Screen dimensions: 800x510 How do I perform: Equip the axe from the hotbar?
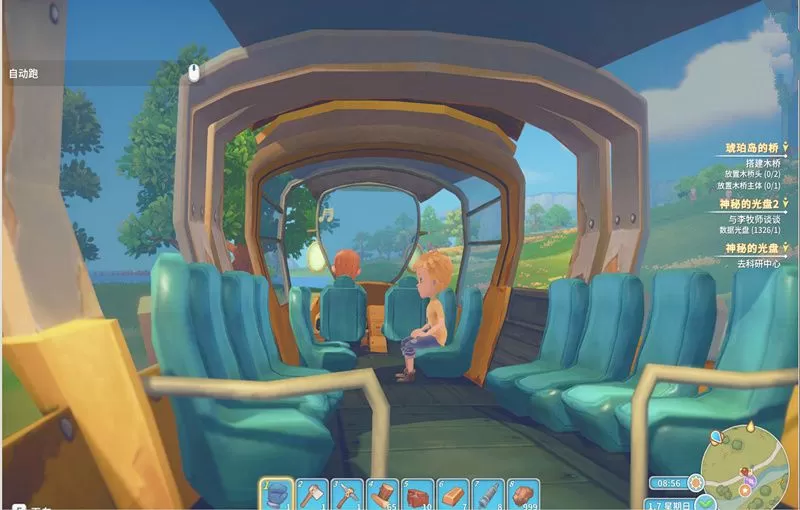(311, 494)
